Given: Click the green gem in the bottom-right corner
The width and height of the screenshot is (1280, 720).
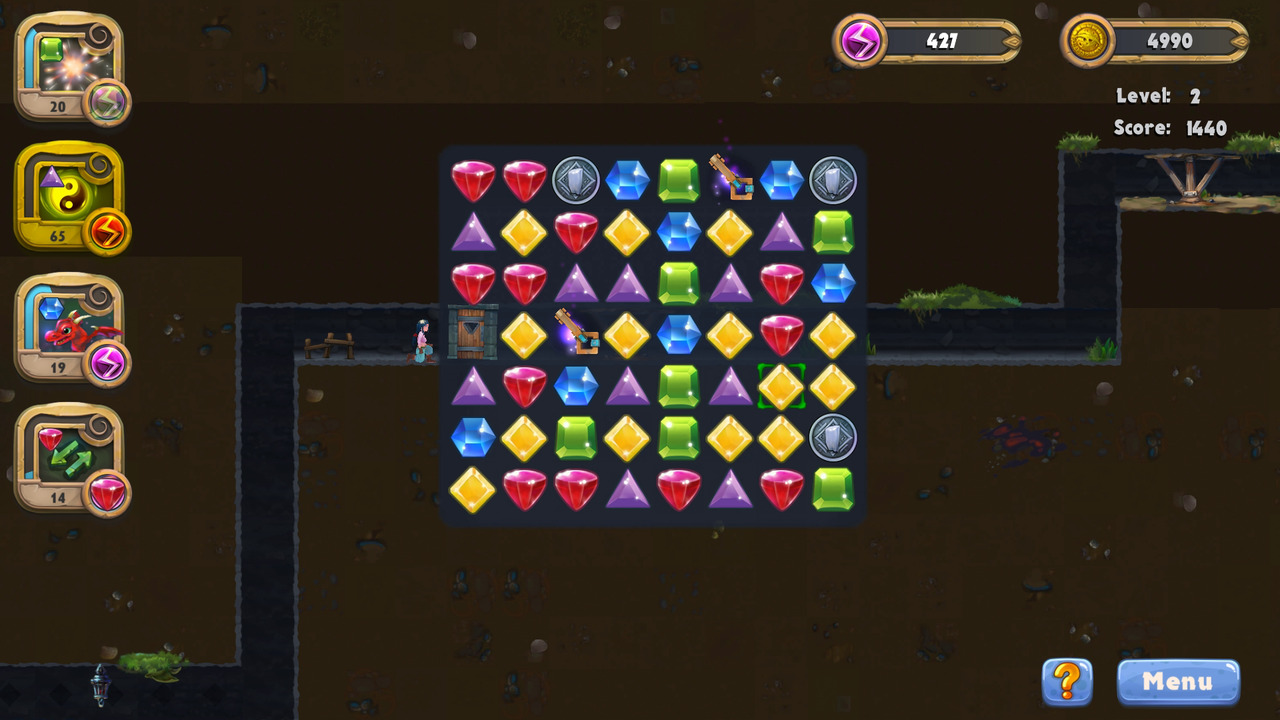Looking at the screenshot, I should (833, 489).
